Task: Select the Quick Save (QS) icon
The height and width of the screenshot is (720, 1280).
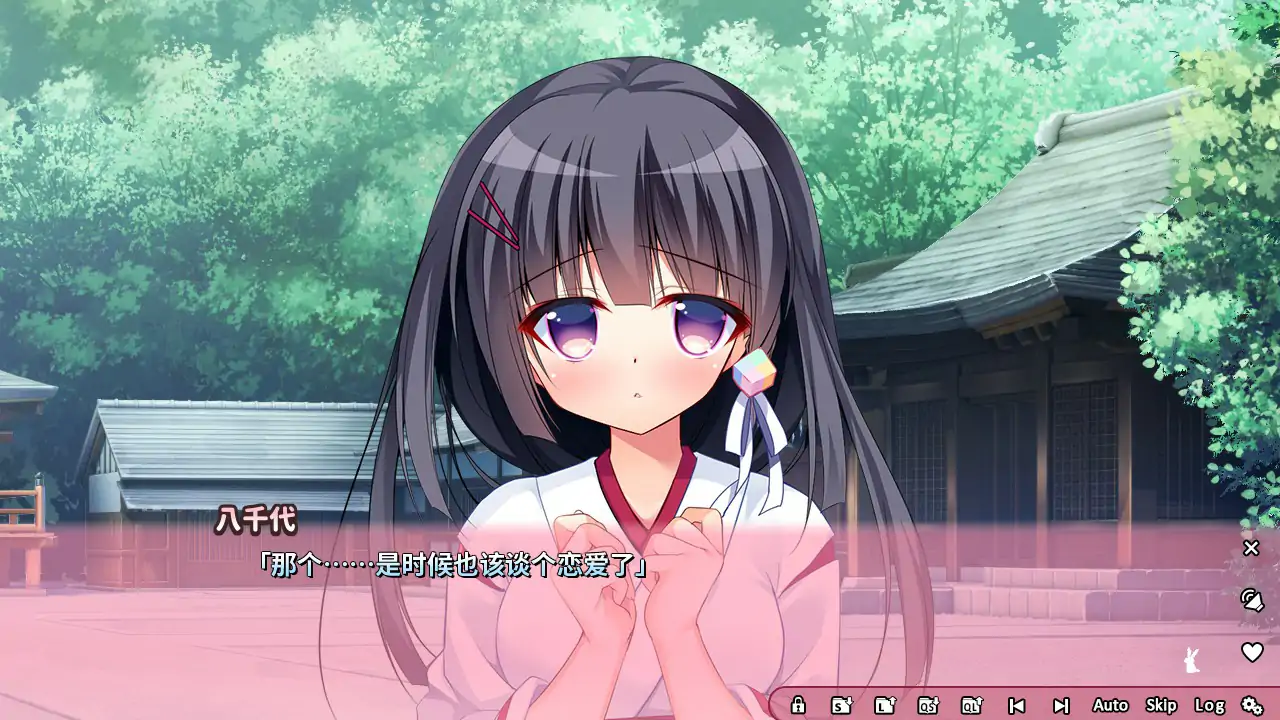Action: [928, 705]
